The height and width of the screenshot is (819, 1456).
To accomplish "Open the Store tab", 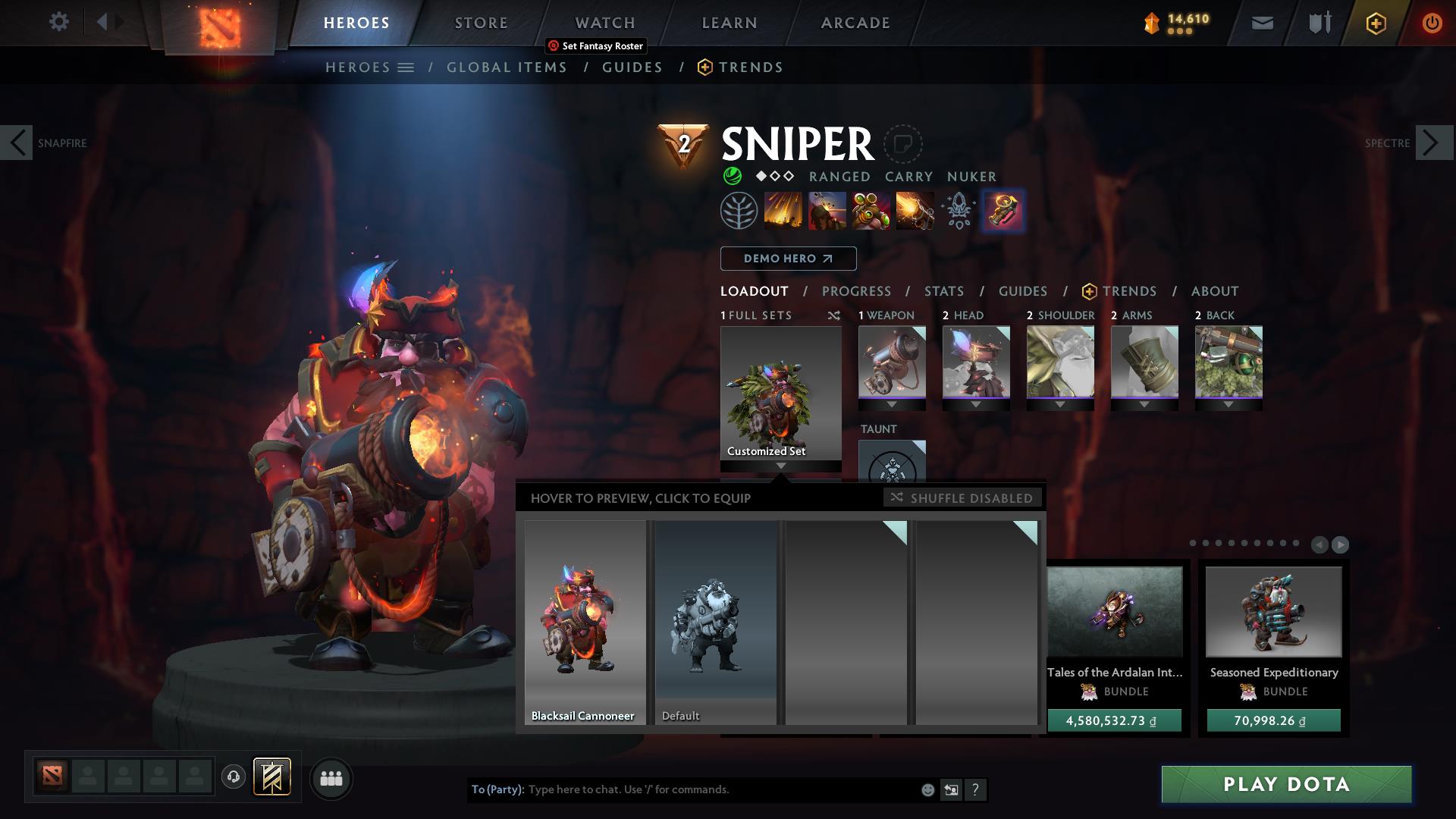I will 481,23.
